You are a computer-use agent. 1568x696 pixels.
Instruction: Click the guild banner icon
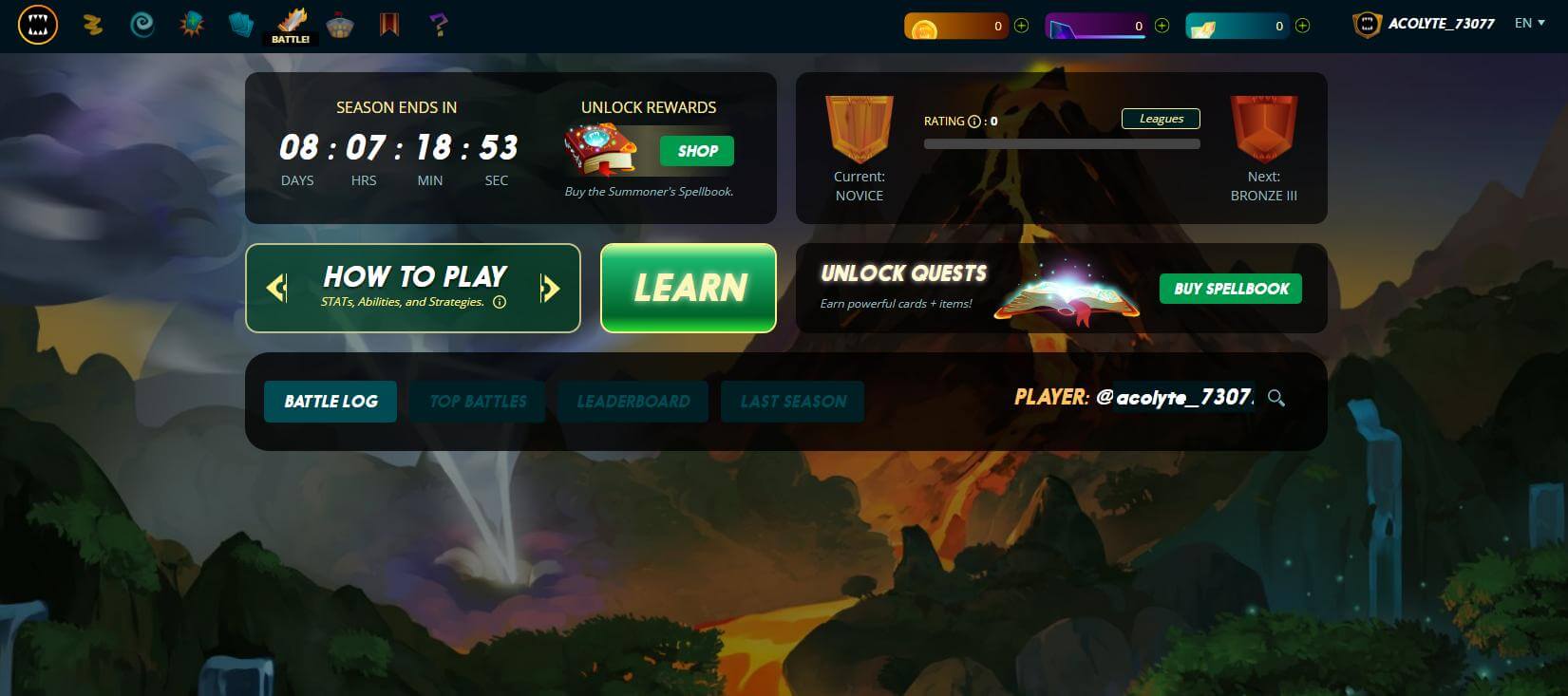coord(389,25)
